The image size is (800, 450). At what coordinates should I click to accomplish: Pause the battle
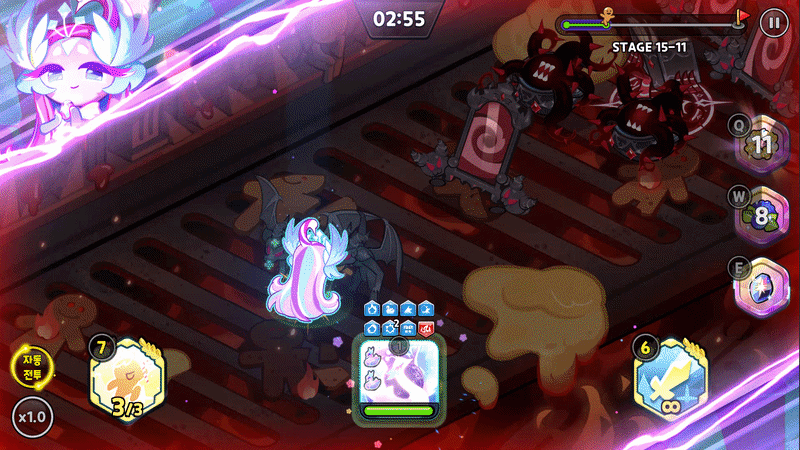pos(772,21)
